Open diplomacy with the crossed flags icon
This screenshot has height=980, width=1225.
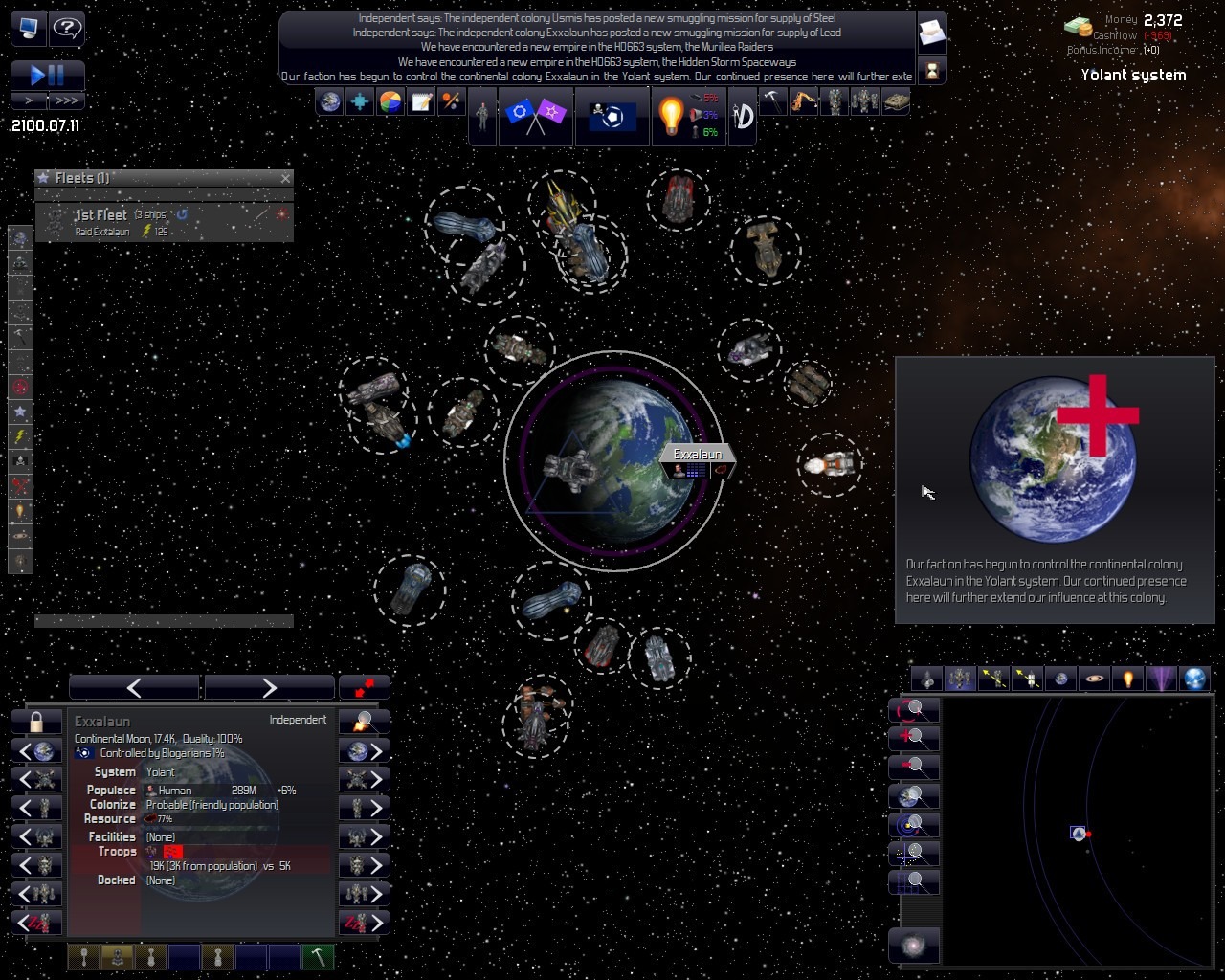(535, 116)
